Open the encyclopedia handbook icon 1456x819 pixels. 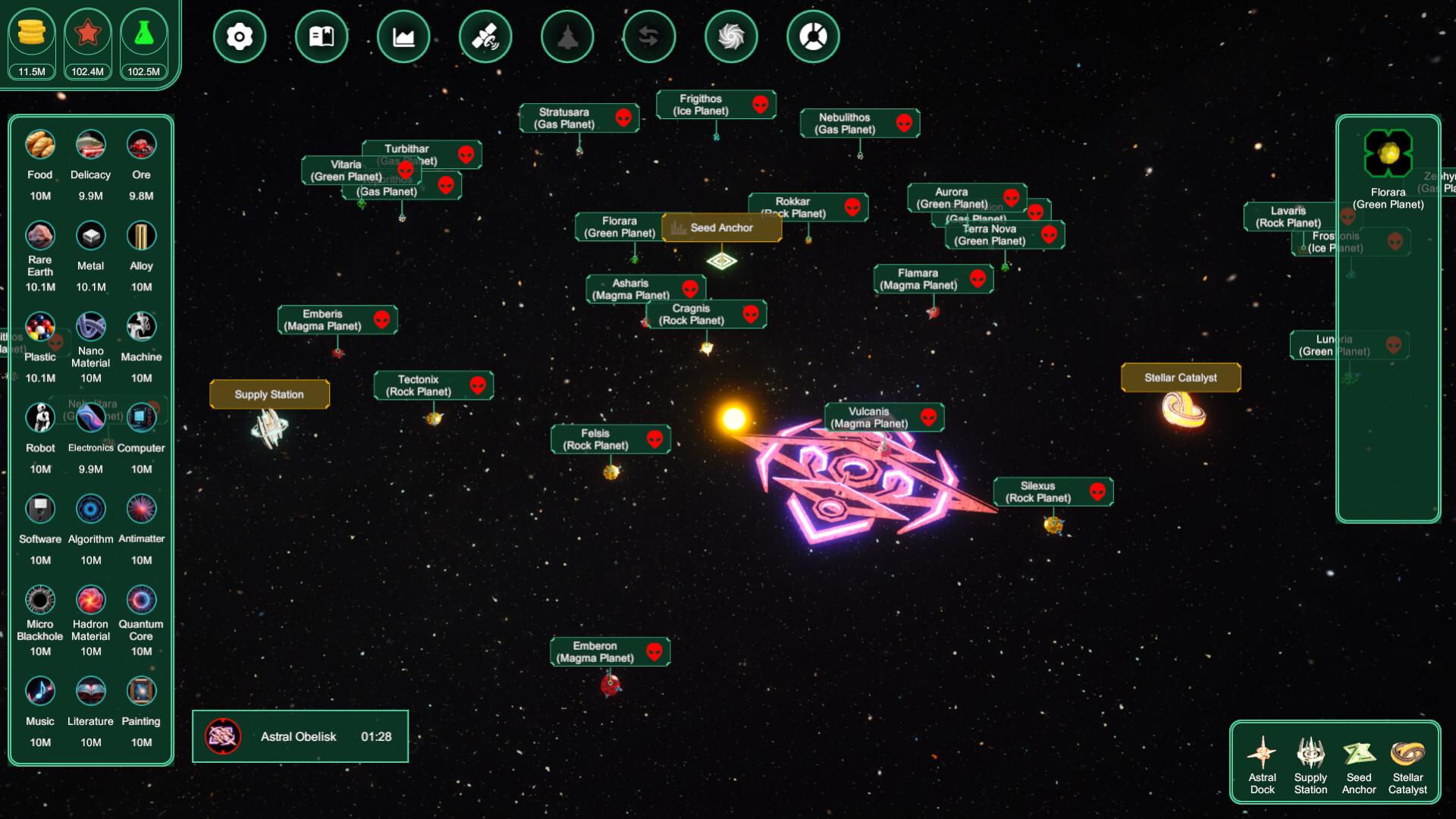point(322,36)
